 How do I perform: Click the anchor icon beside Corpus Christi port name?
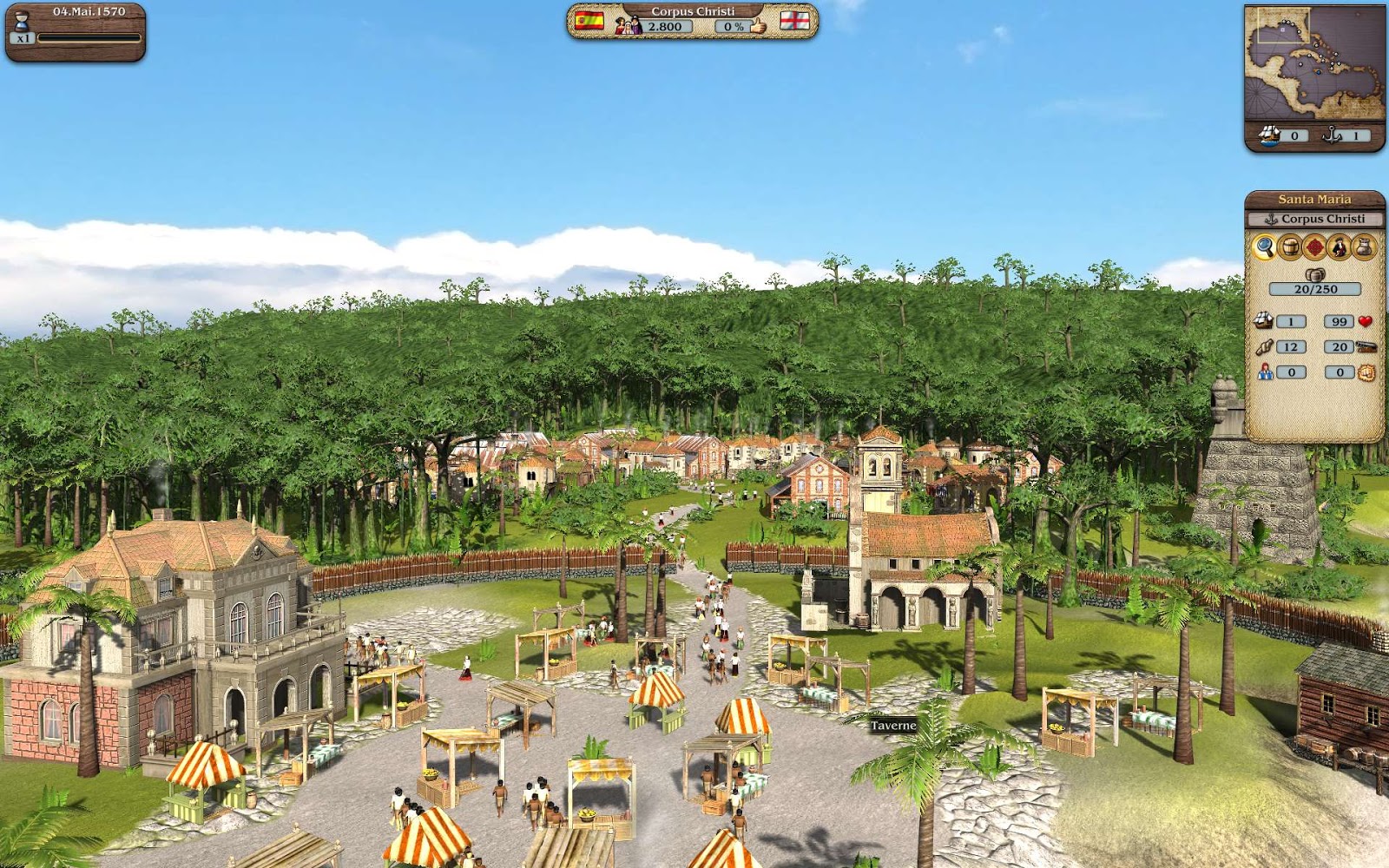[x=1272, y=218]
